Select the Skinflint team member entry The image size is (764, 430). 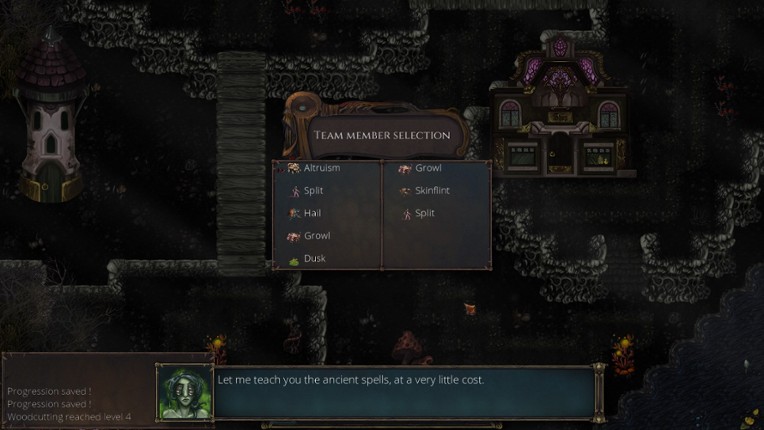(x=434, y=191)
